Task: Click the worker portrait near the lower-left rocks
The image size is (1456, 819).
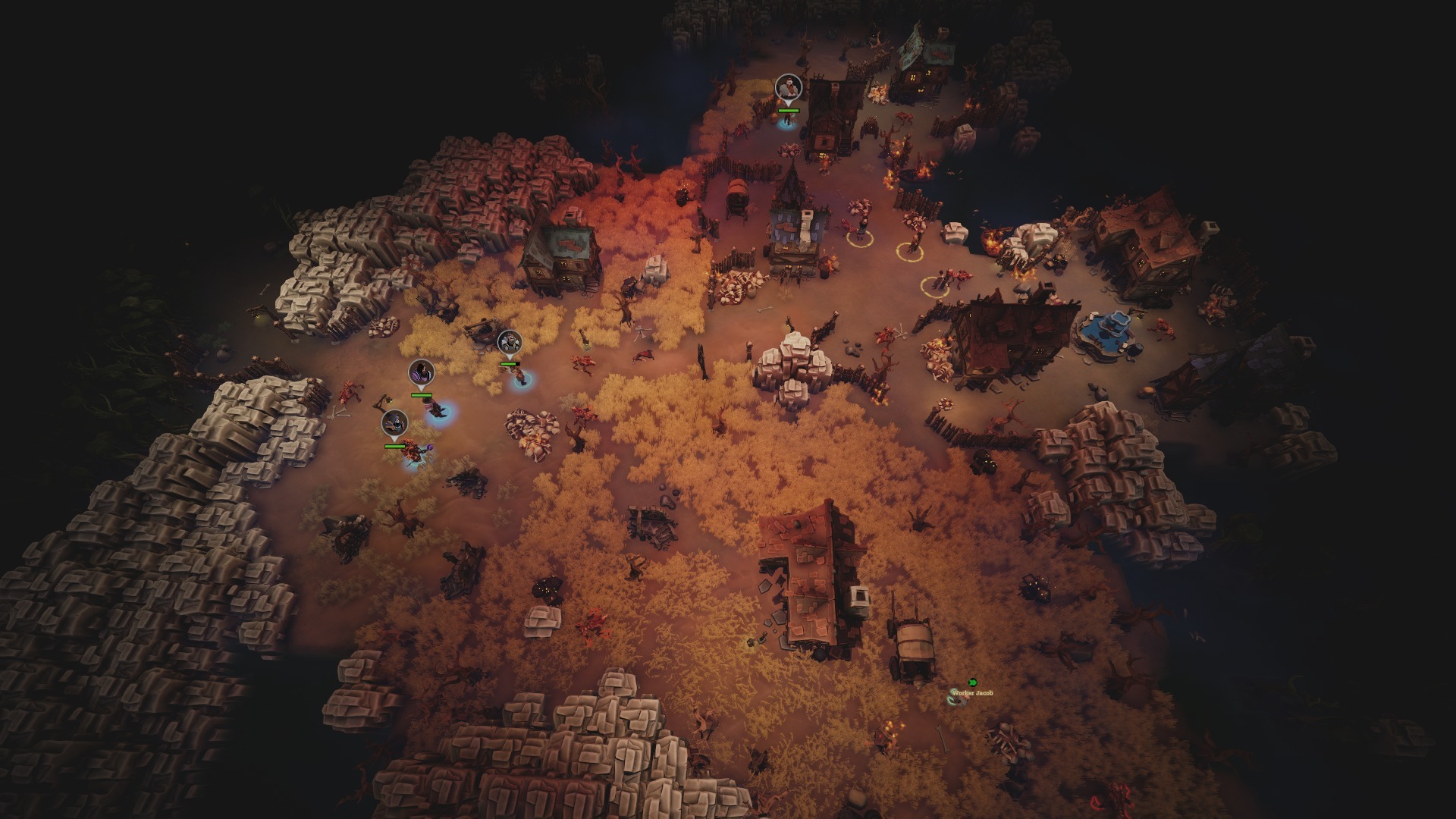Action: (394, 422)
